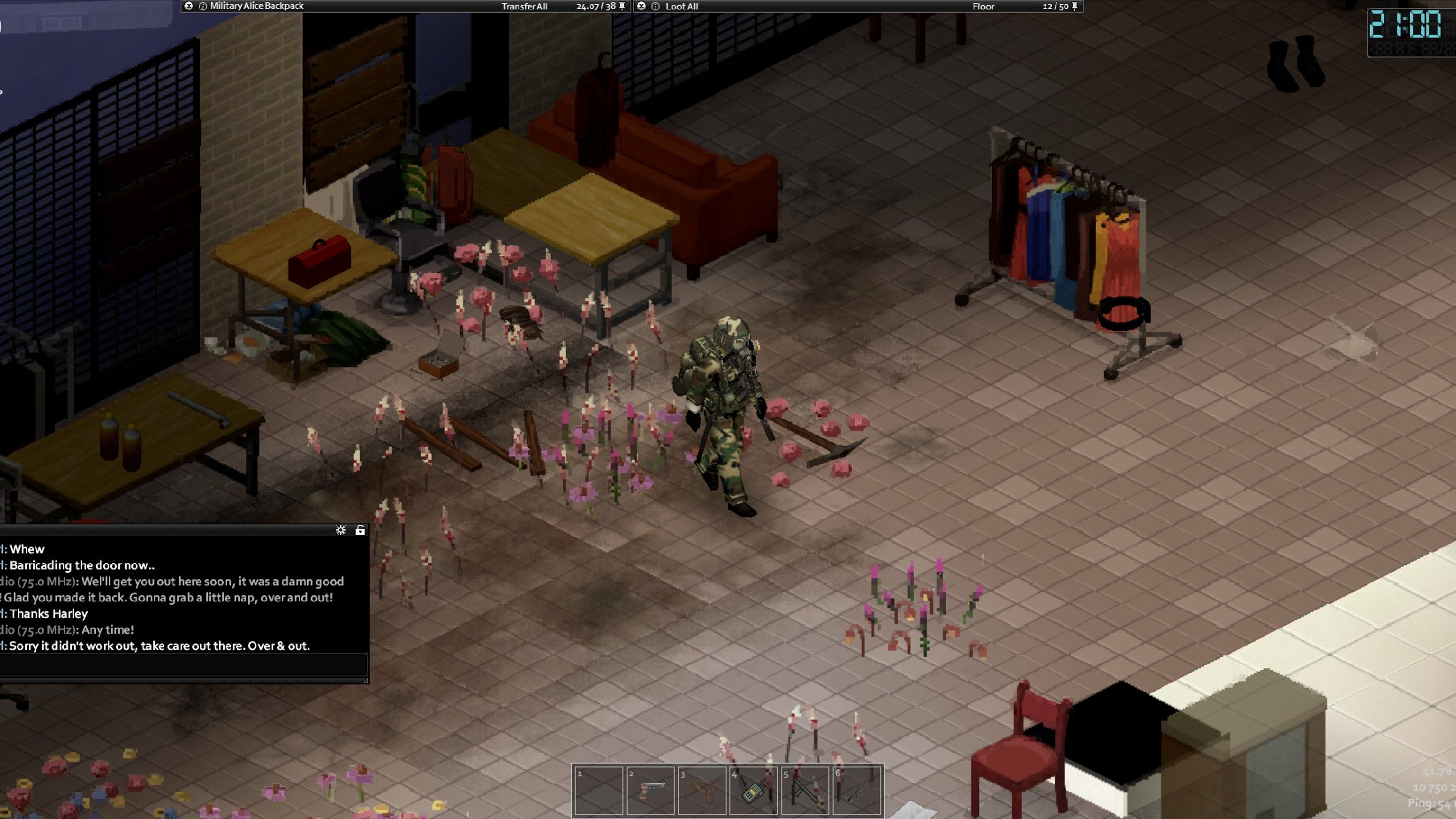Loot all items from the floor

pyautogui.click(x=681, y=6)
